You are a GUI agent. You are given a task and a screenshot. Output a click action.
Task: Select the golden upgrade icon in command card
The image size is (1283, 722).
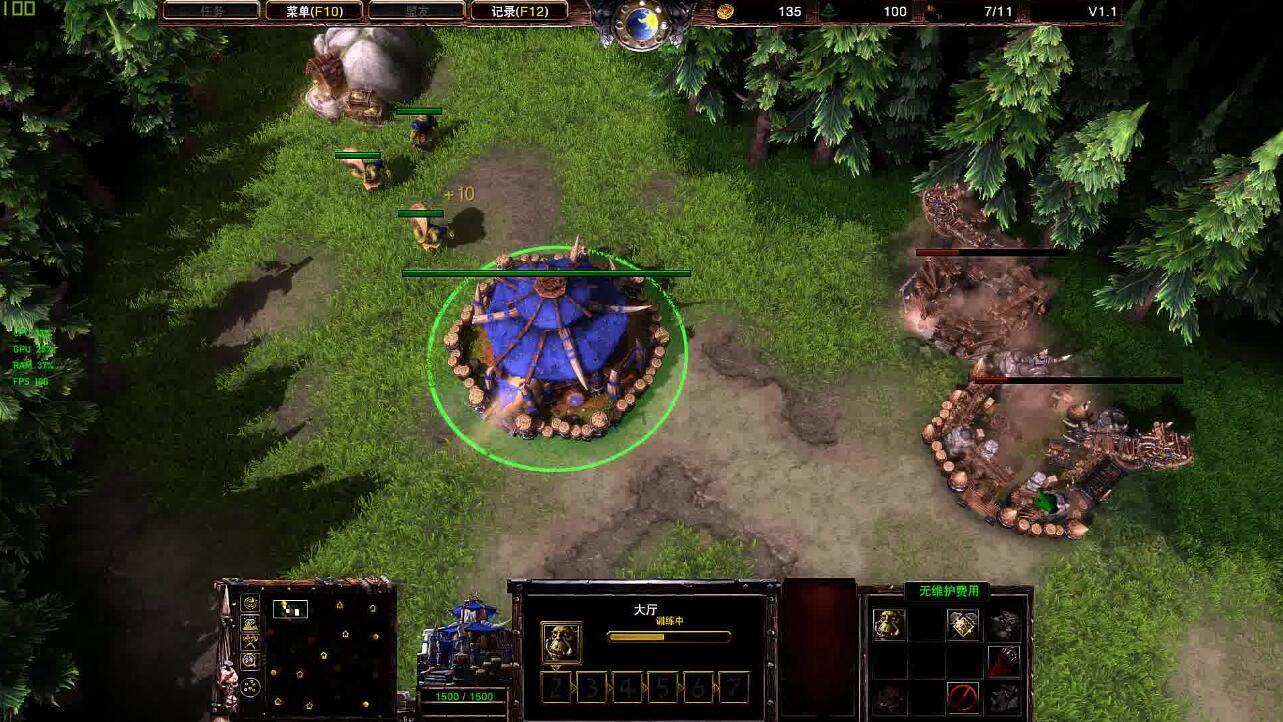[964, 625]
